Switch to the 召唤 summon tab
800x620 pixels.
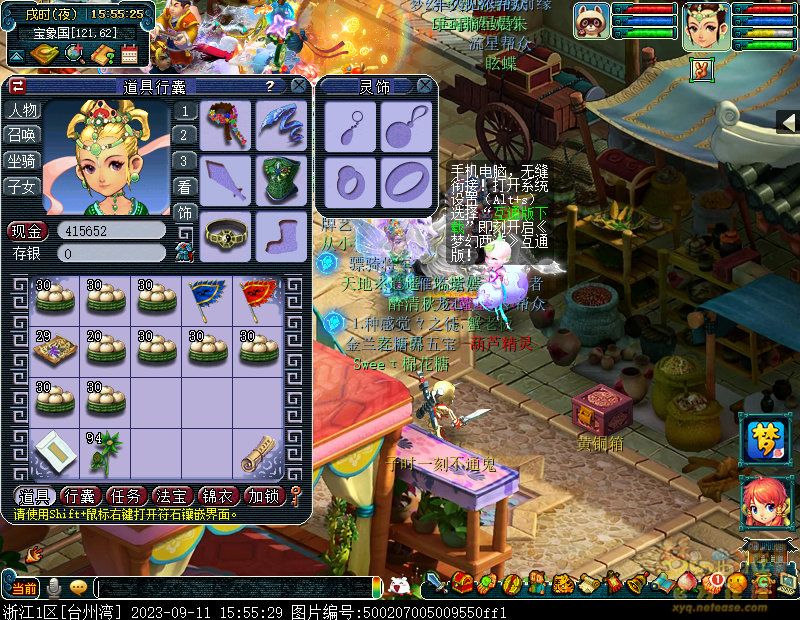click(x=22, y=135)
